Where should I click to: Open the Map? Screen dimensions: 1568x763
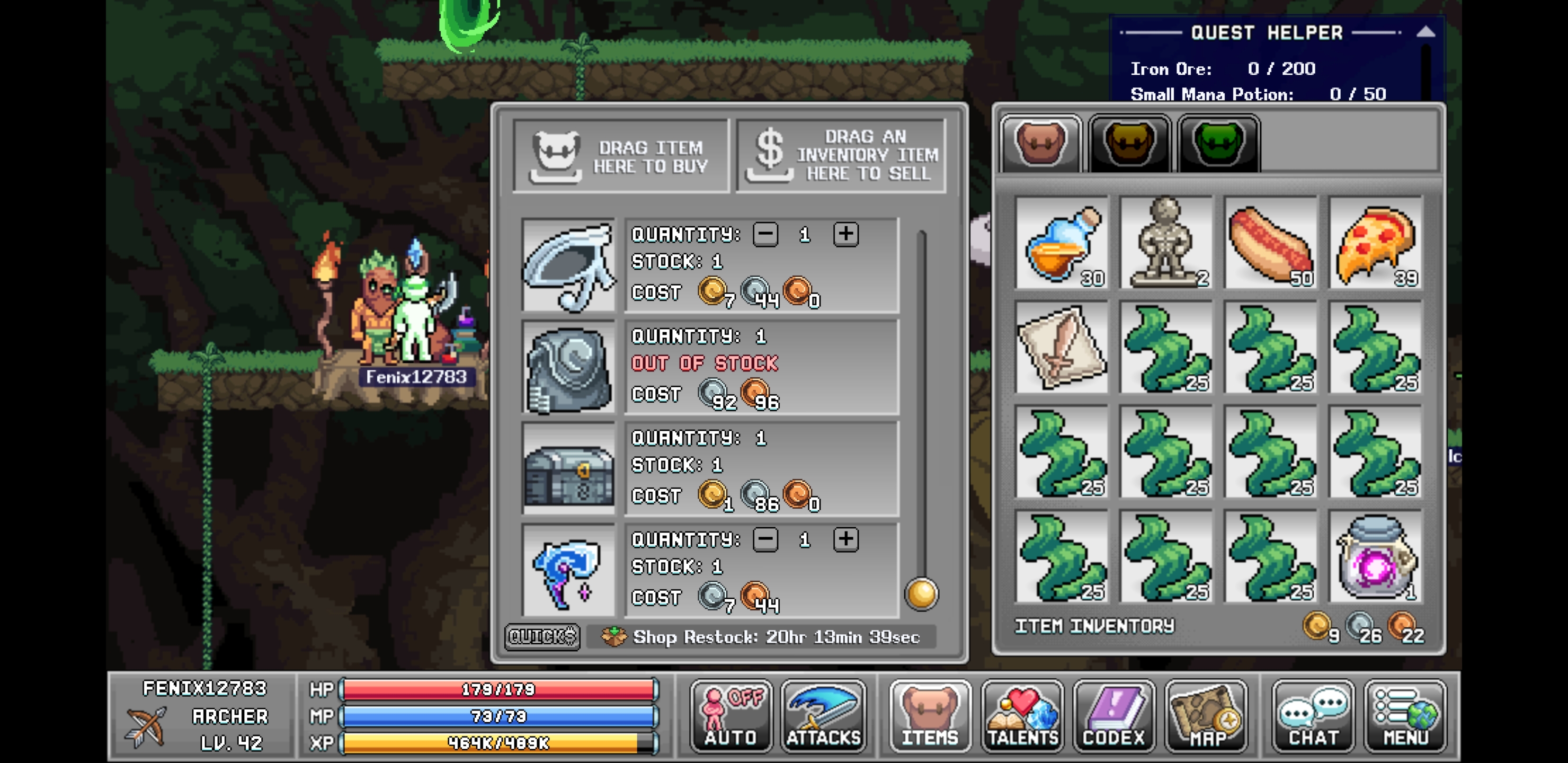[1207, 716]
